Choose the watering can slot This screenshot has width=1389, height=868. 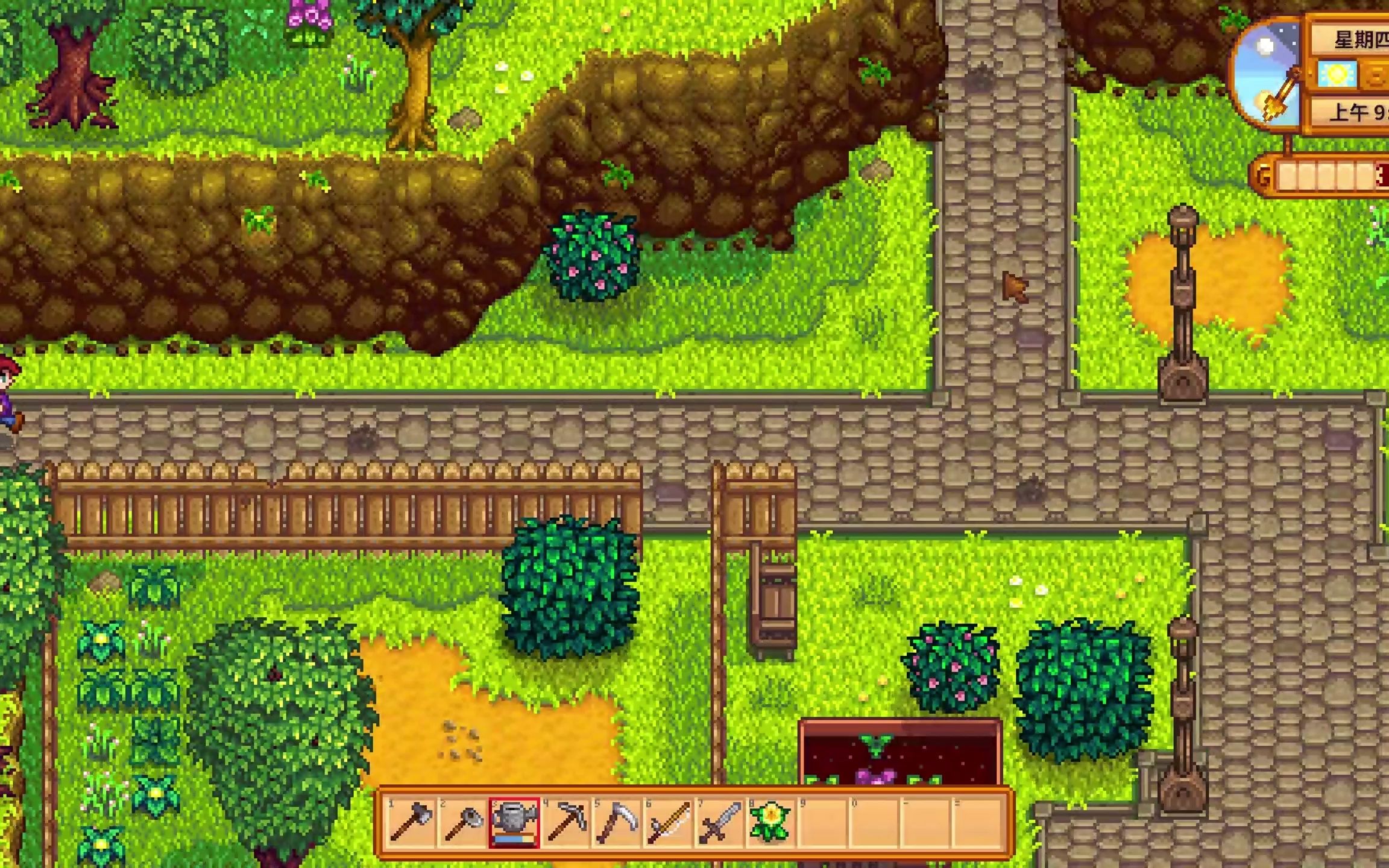coord(514,822)
